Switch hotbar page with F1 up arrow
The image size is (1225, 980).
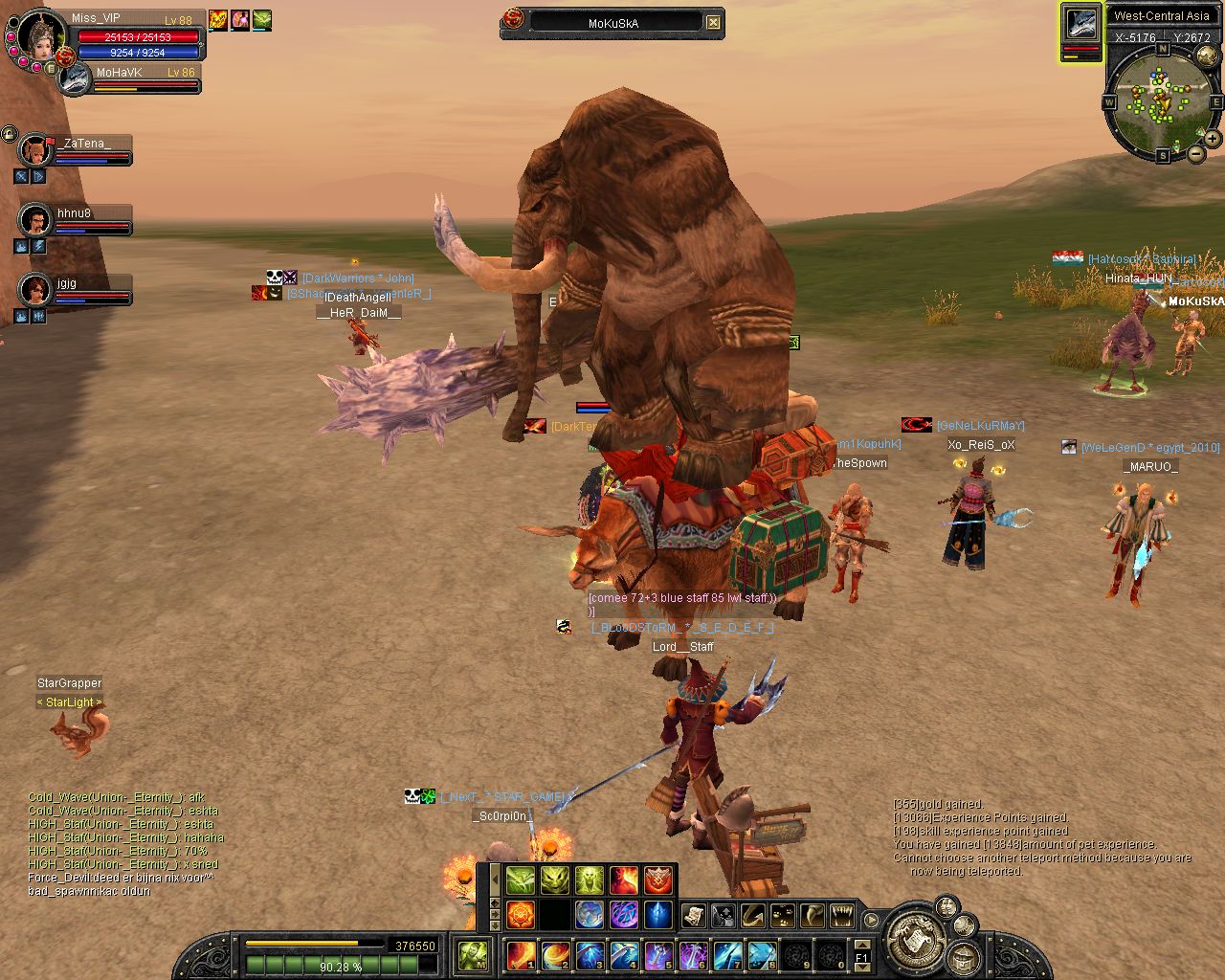861,944
